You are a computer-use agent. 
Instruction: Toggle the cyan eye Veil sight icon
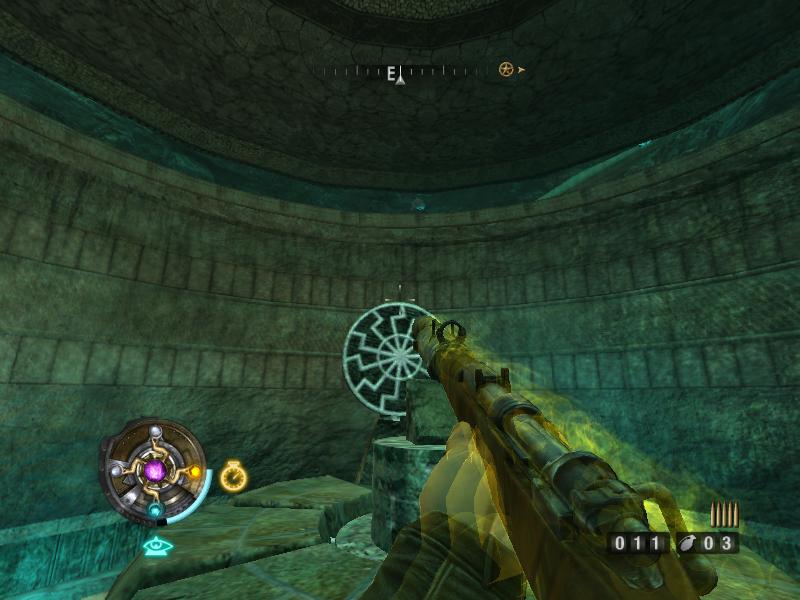pyautogui.click(x=157, y=546)
